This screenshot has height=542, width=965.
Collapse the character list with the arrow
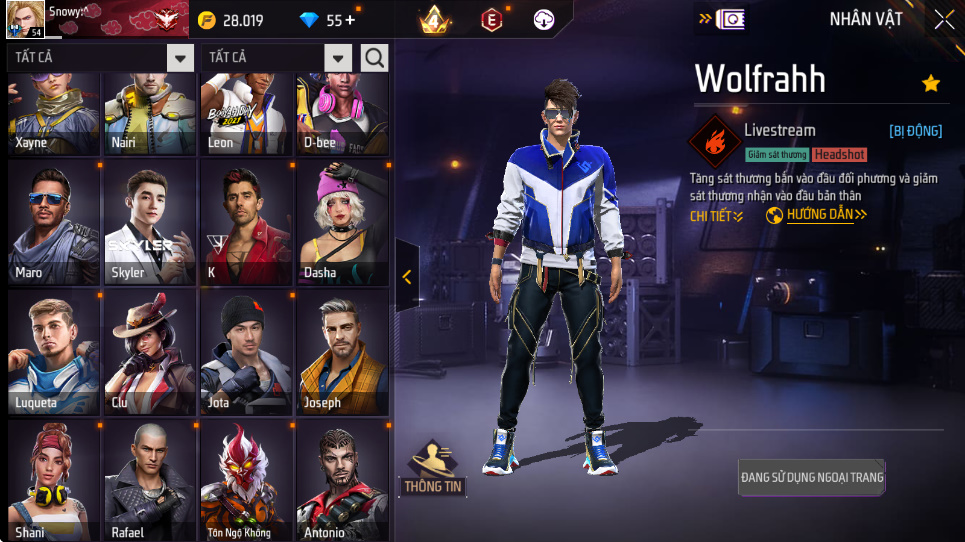point(407,277)
